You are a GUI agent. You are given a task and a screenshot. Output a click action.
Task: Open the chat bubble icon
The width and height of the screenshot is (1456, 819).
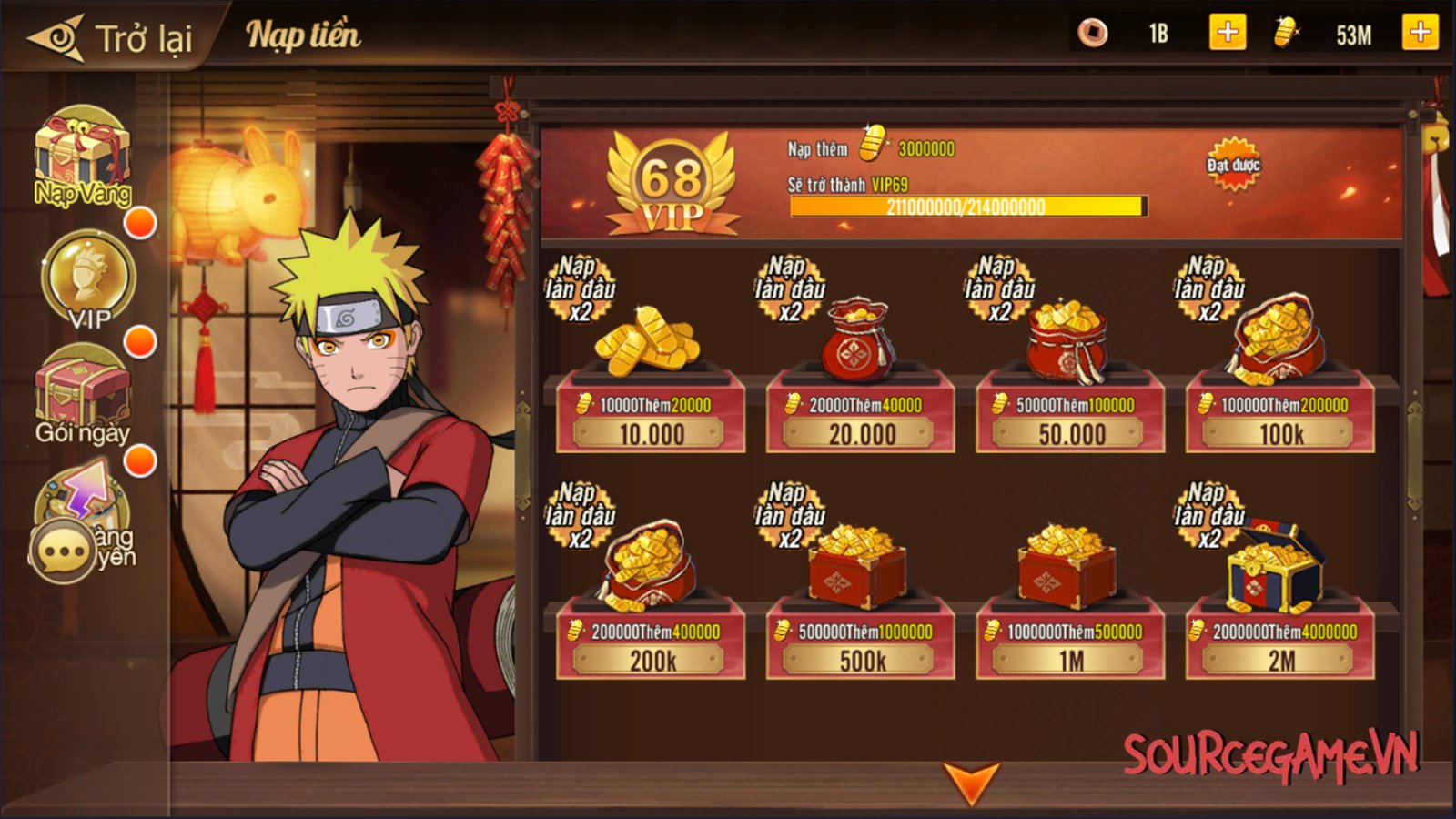tap(62, 551)
